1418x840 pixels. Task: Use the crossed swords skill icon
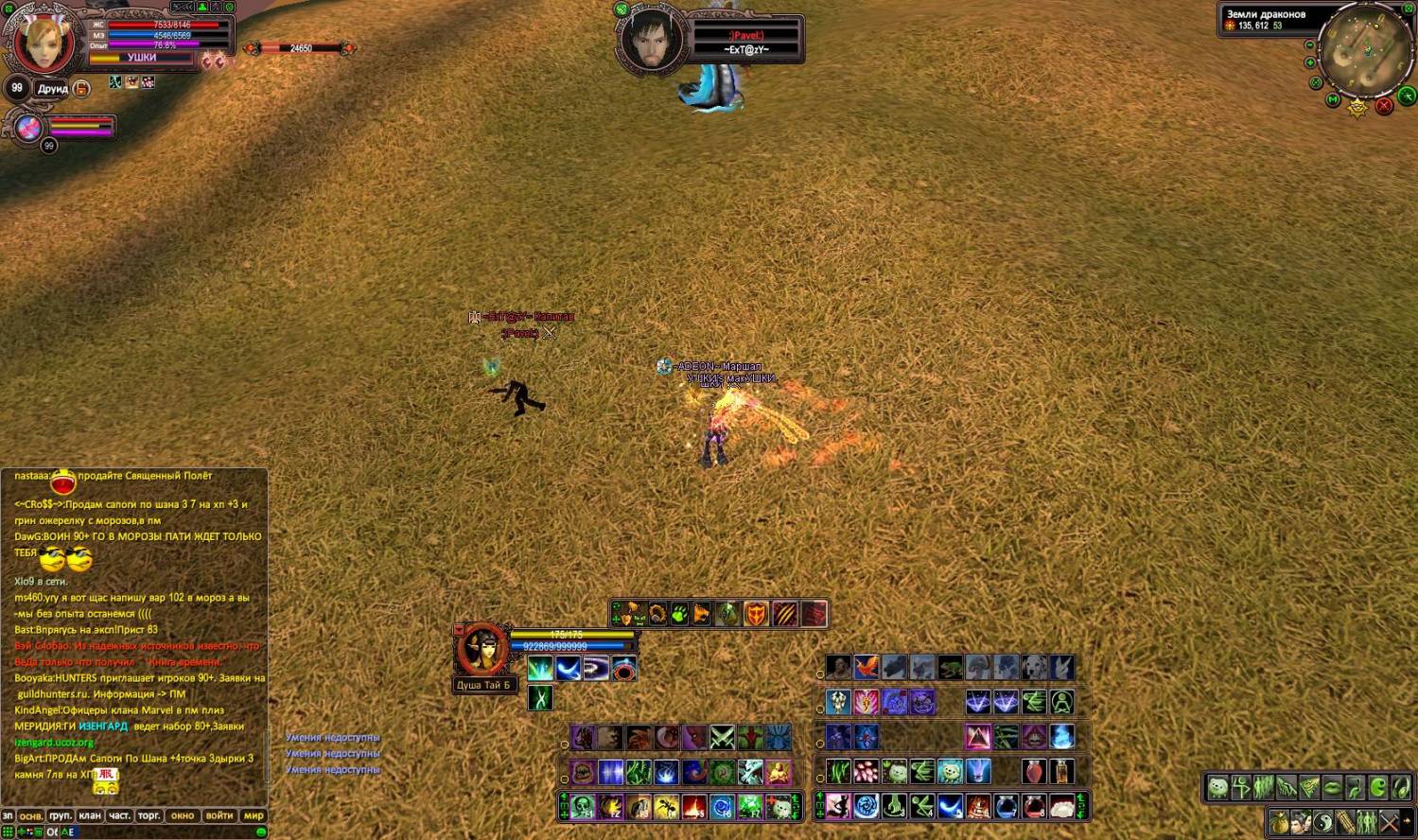722,737
